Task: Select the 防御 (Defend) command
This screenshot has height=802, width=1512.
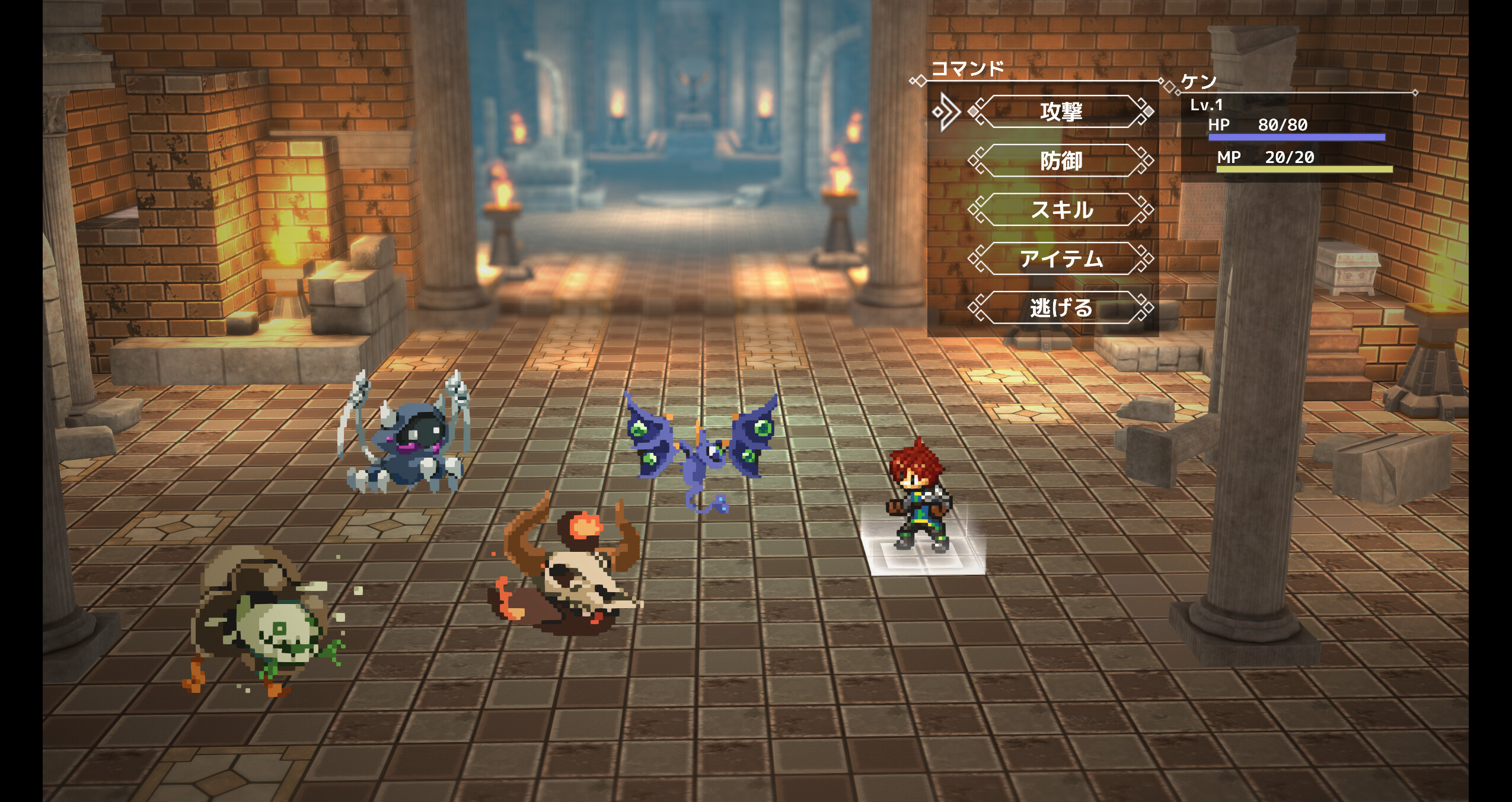Action: point(1063,161)
